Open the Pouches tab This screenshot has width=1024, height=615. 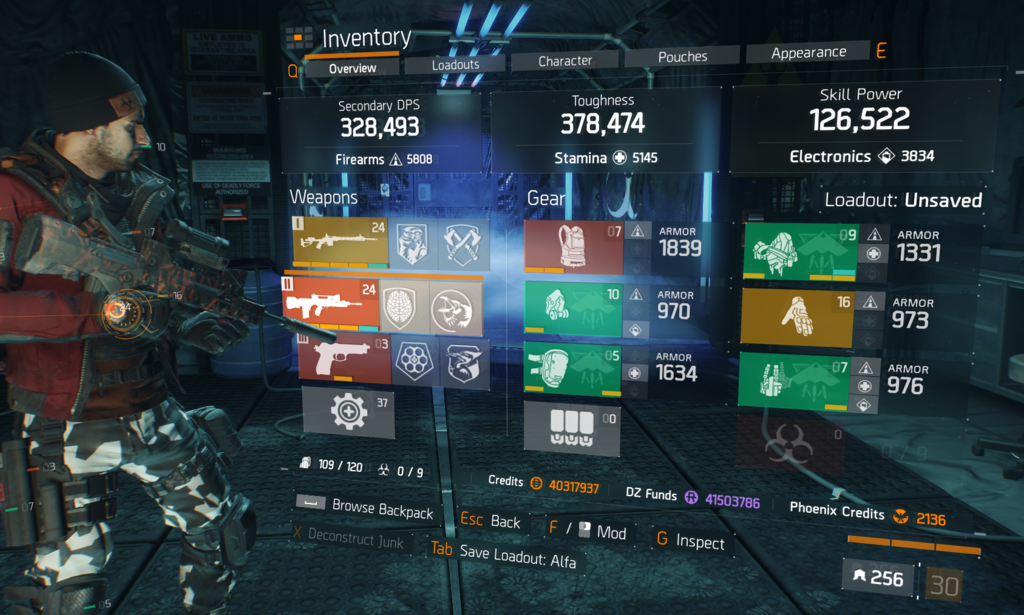682,58
